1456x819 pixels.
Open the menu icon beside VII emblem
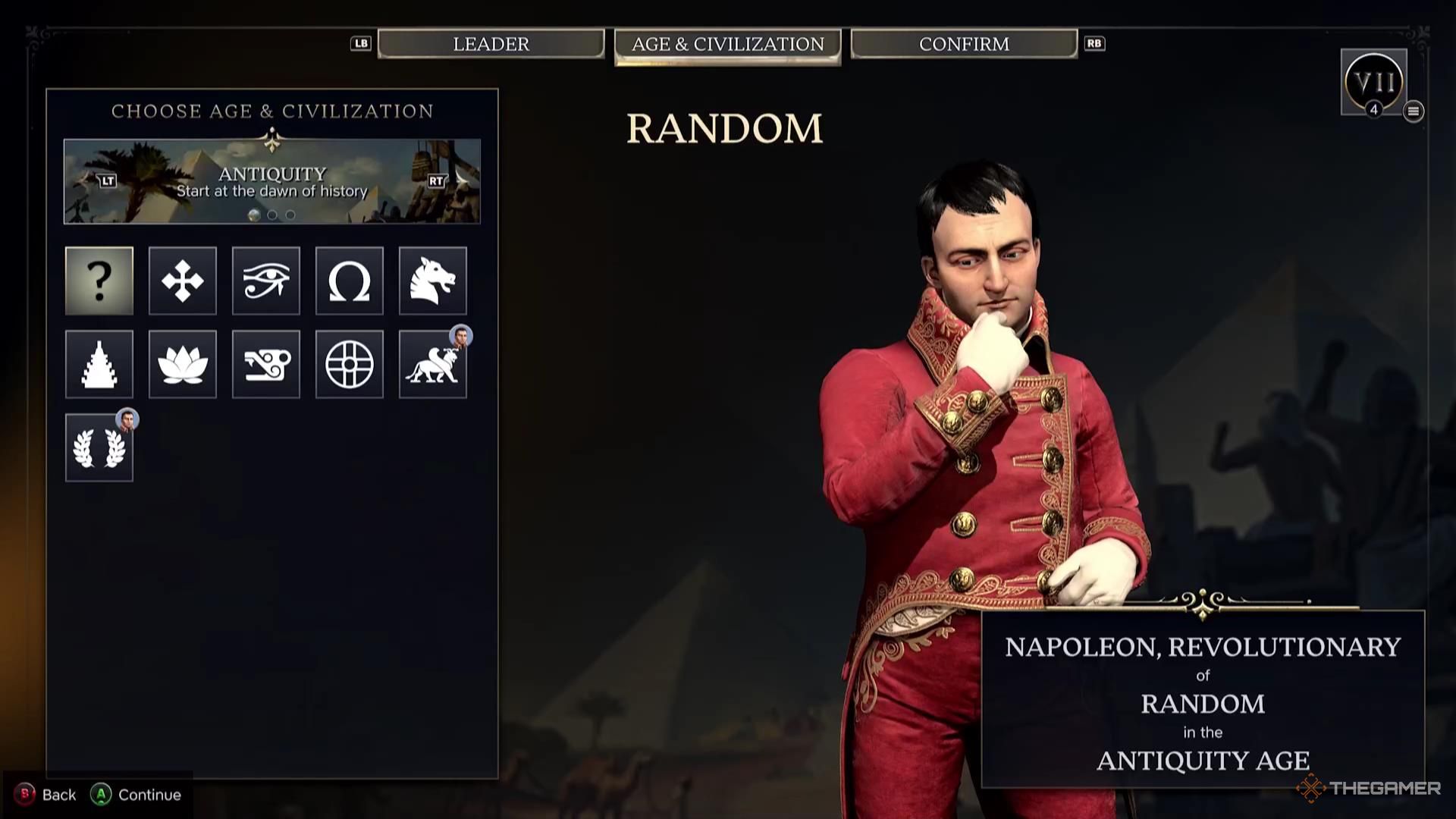[x=1413, y=111]
